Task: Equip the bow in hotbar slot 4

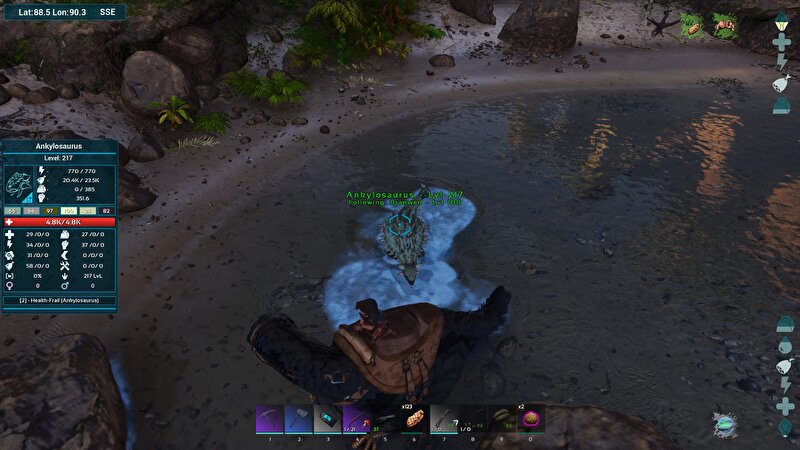Action: (x=357, y=418)
